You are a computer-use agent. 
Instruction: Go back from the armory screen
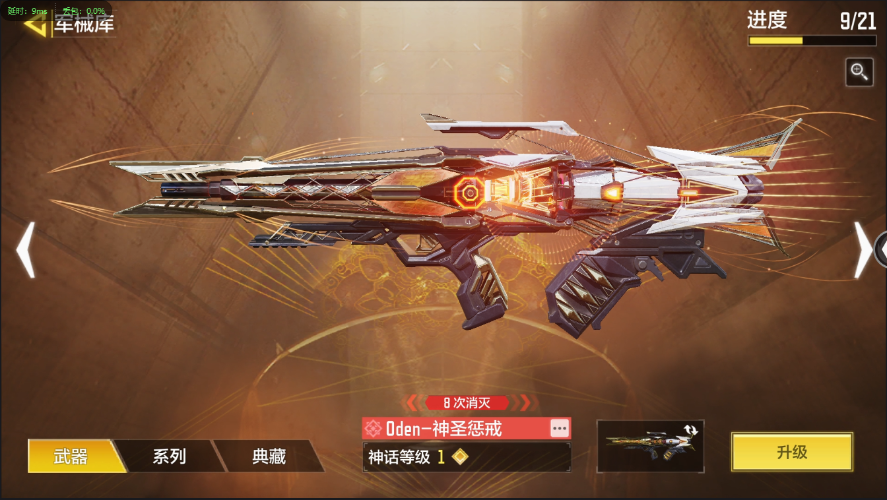click(36, 24)
